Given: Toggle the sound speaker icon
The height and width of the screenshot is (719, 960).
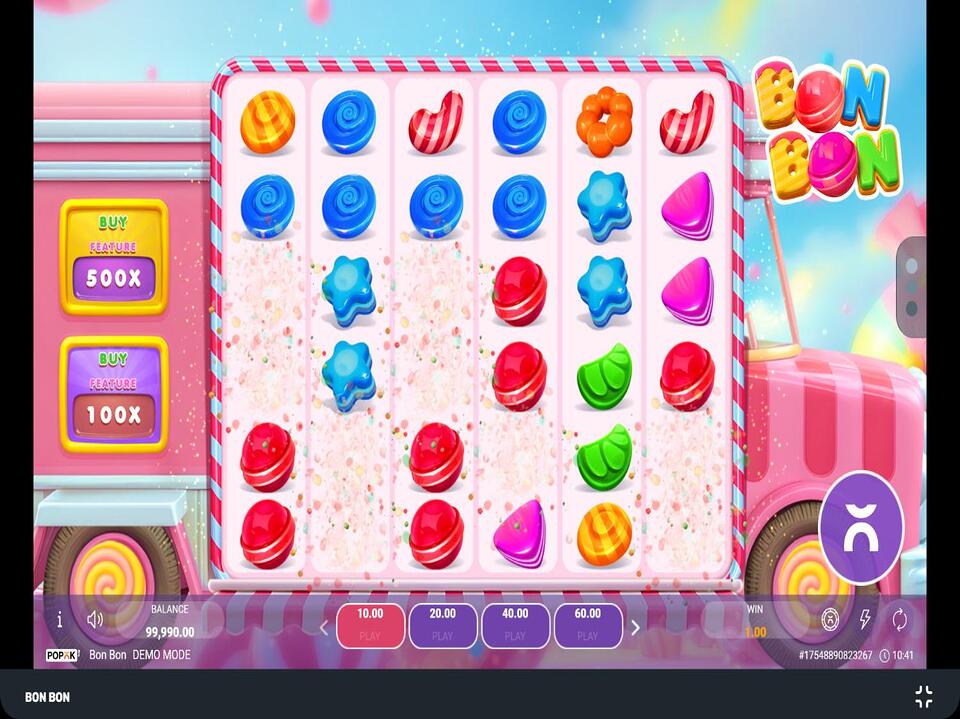Looking at the screenshot, I should click(x=95, y=620).
